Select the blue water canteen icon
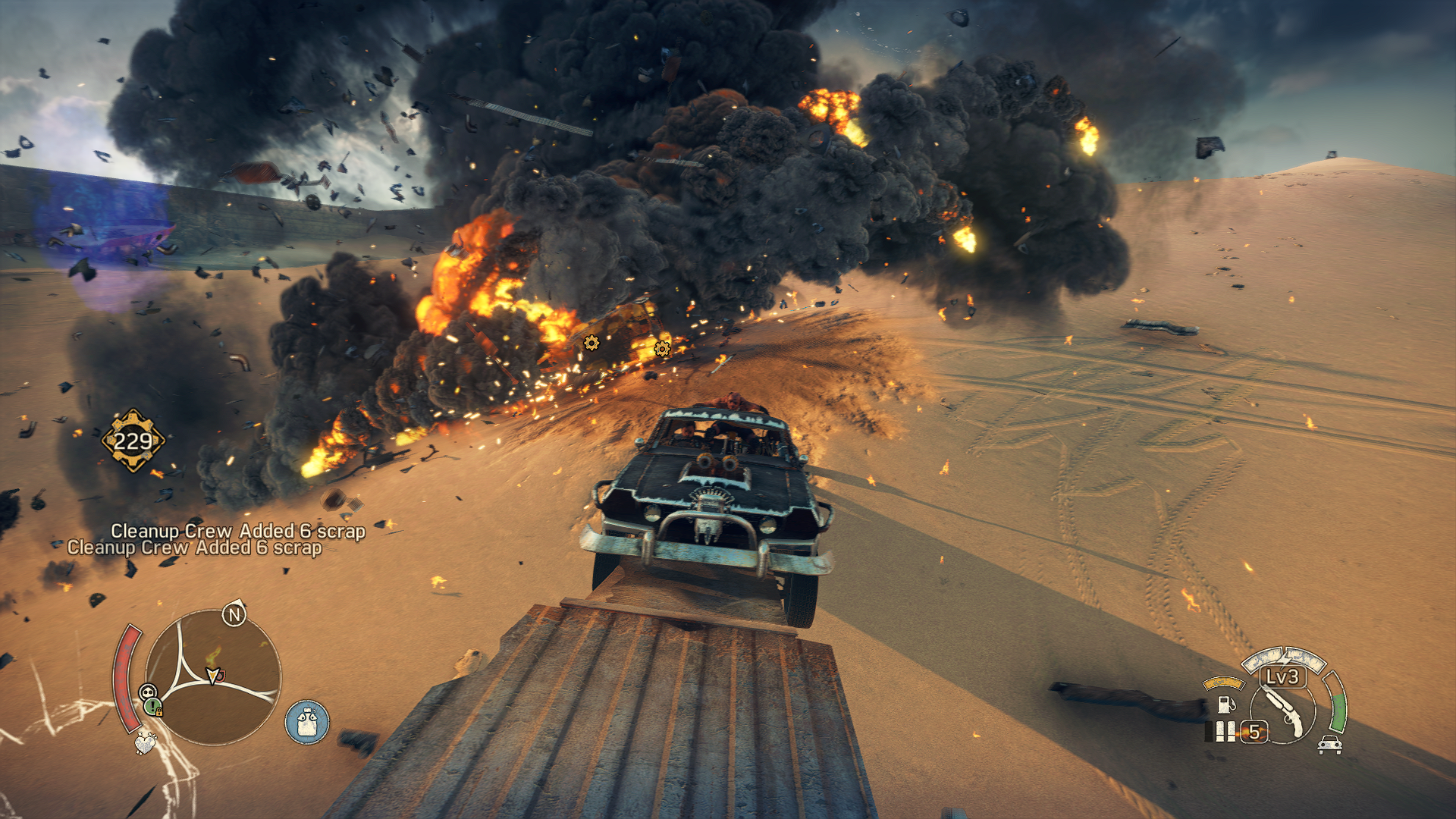Viewport: 1456px width, 819px height. [x=307, y=721]
